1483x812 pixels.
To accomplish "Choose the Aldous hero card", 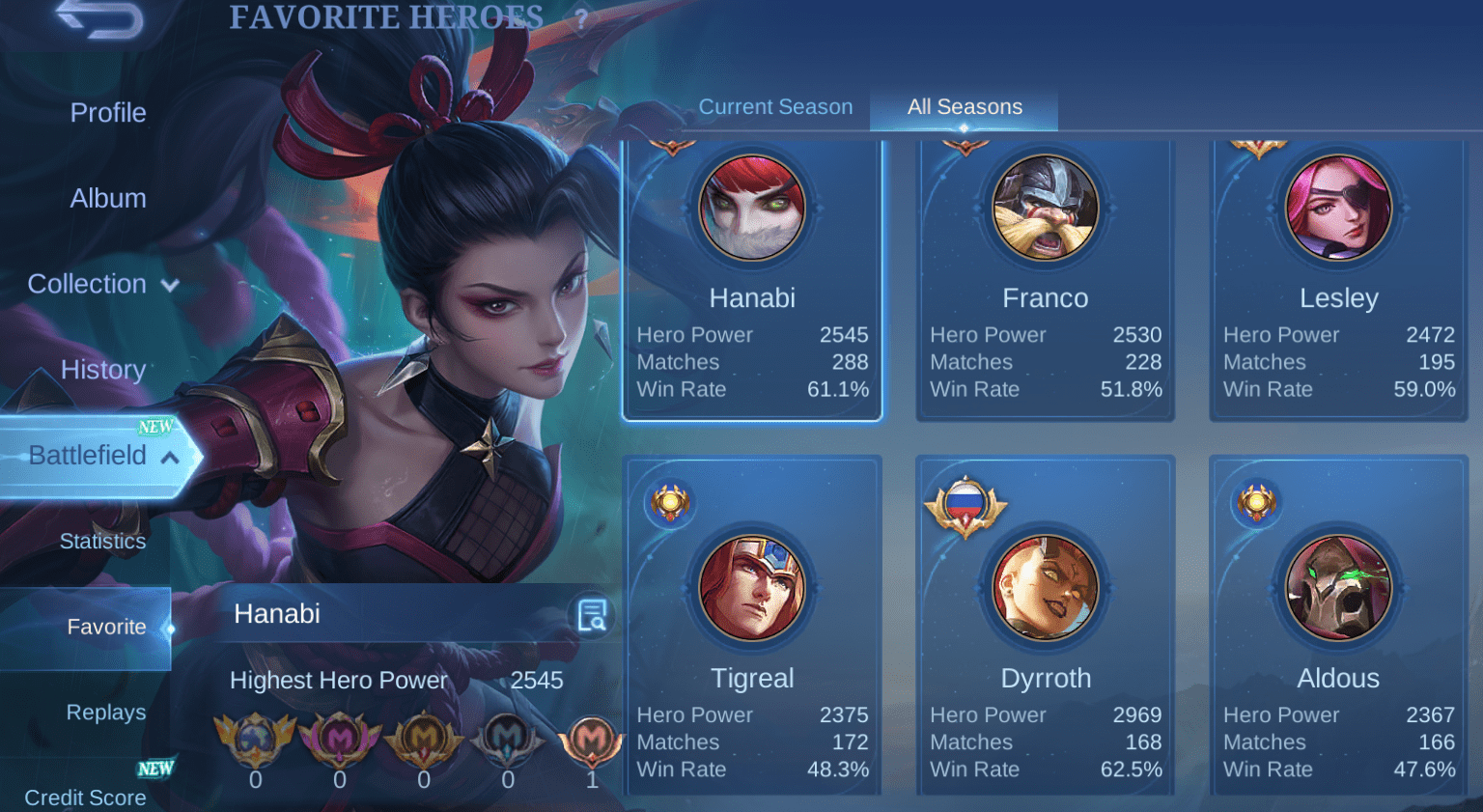I will 1338,628.
